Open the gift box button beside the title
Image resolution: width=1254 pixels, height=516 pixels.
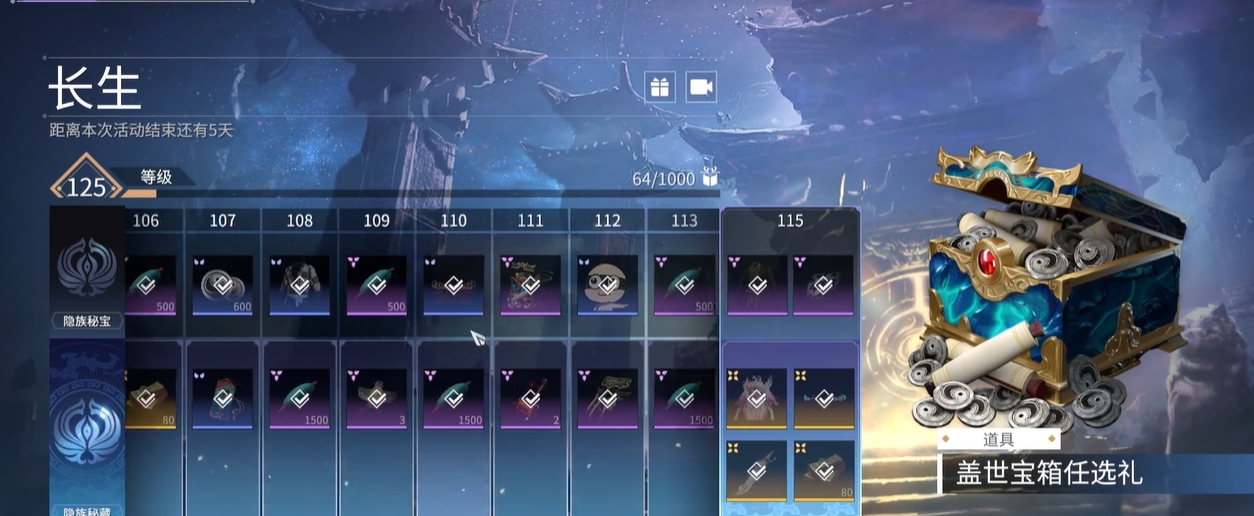659,87
